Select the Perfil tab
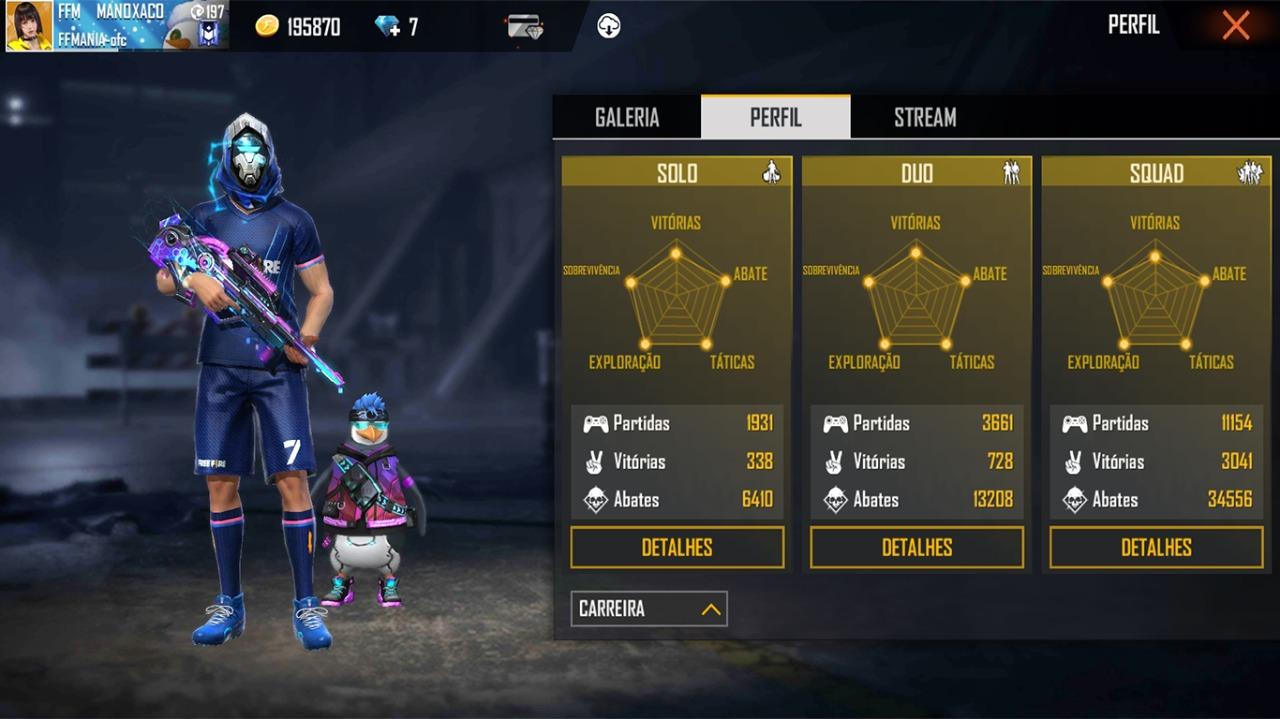The image size is (1280, 719). click(776, 117)
